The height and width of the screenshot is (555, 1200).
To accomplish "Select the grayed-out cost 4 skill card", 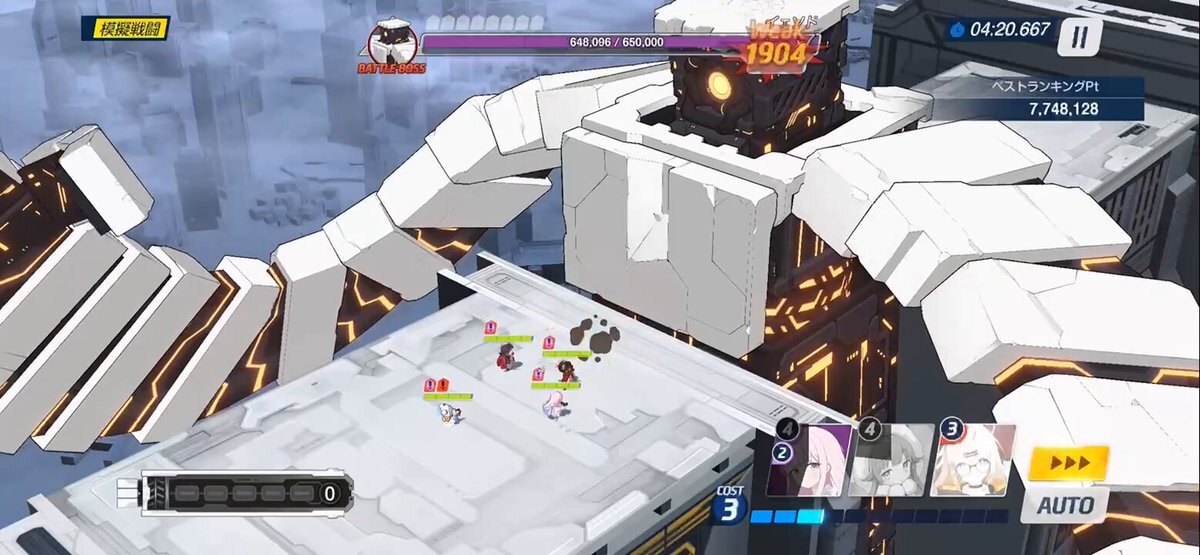I will (891, 460).
